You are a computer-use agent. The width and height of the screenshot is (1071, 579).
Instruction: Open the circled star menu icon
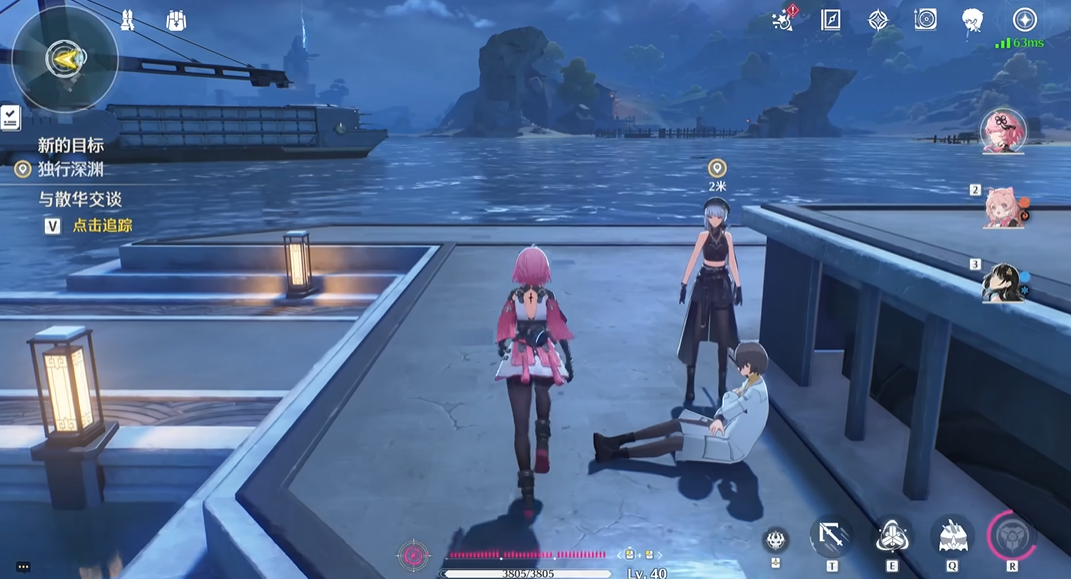(x=1024, y=19)
